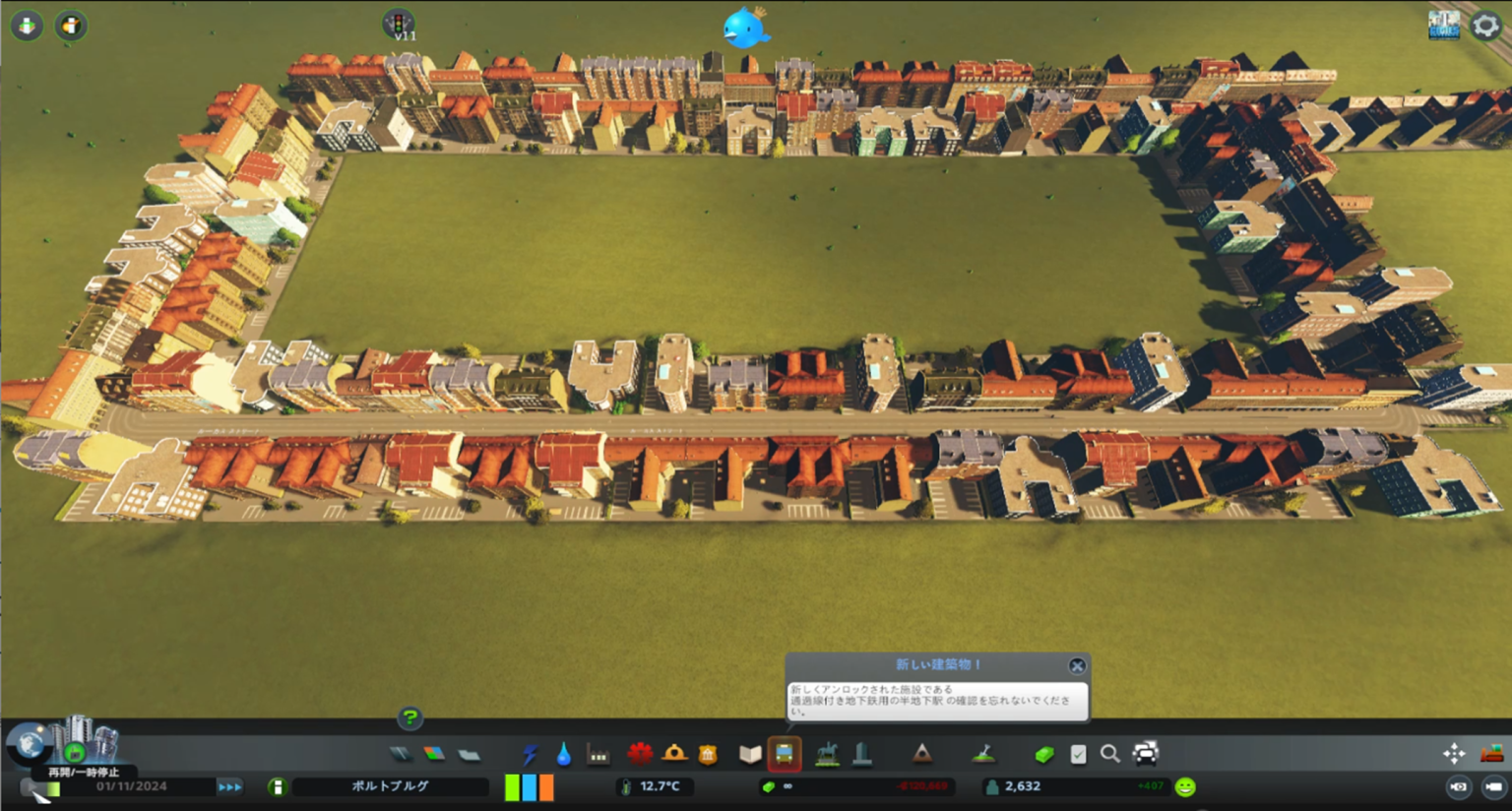Open the highlighted public transport panel
1512x811 pixels.
point(785,754)
